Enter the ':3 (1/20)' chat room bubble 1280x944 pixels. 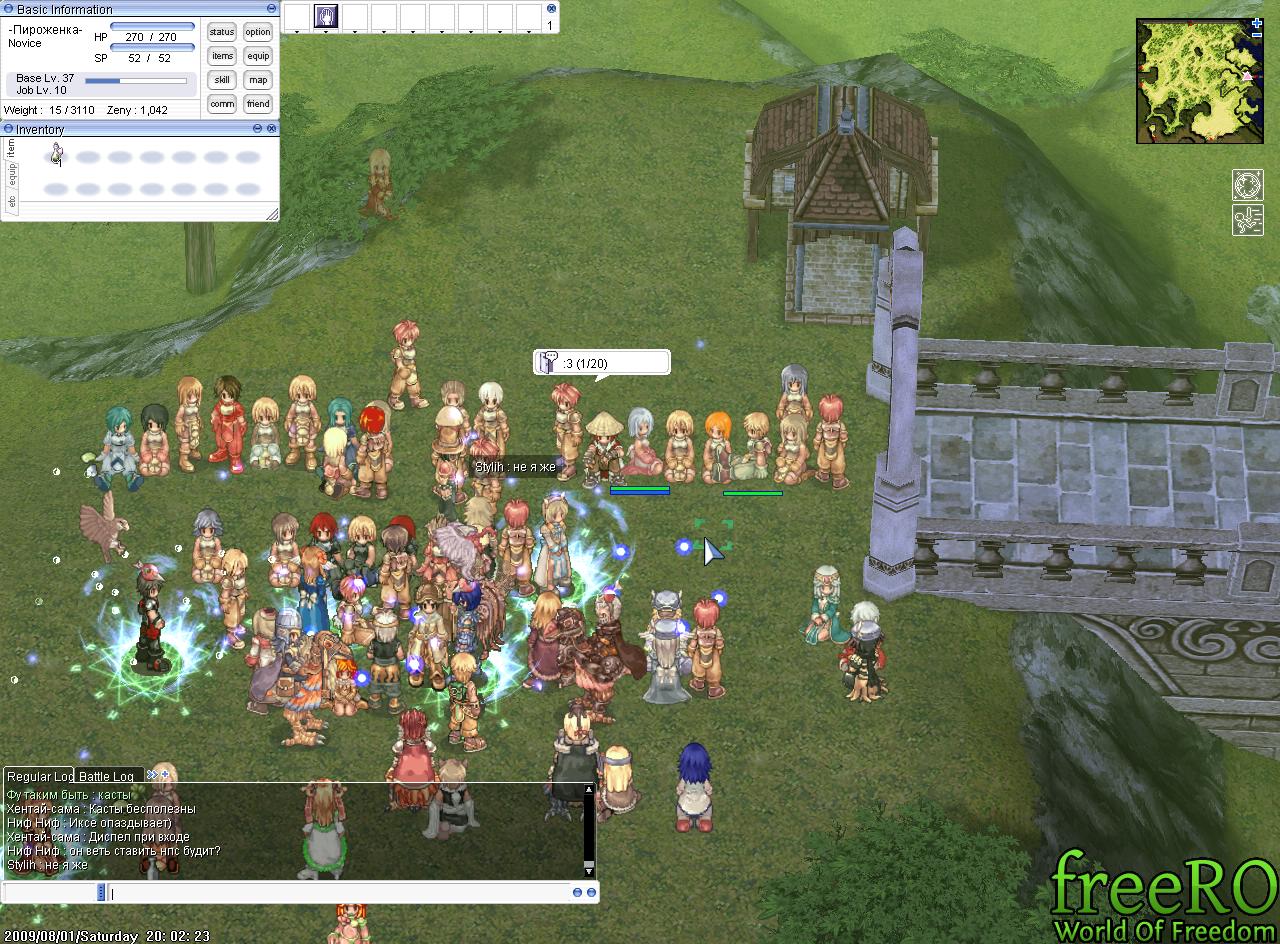click(600, 363)
